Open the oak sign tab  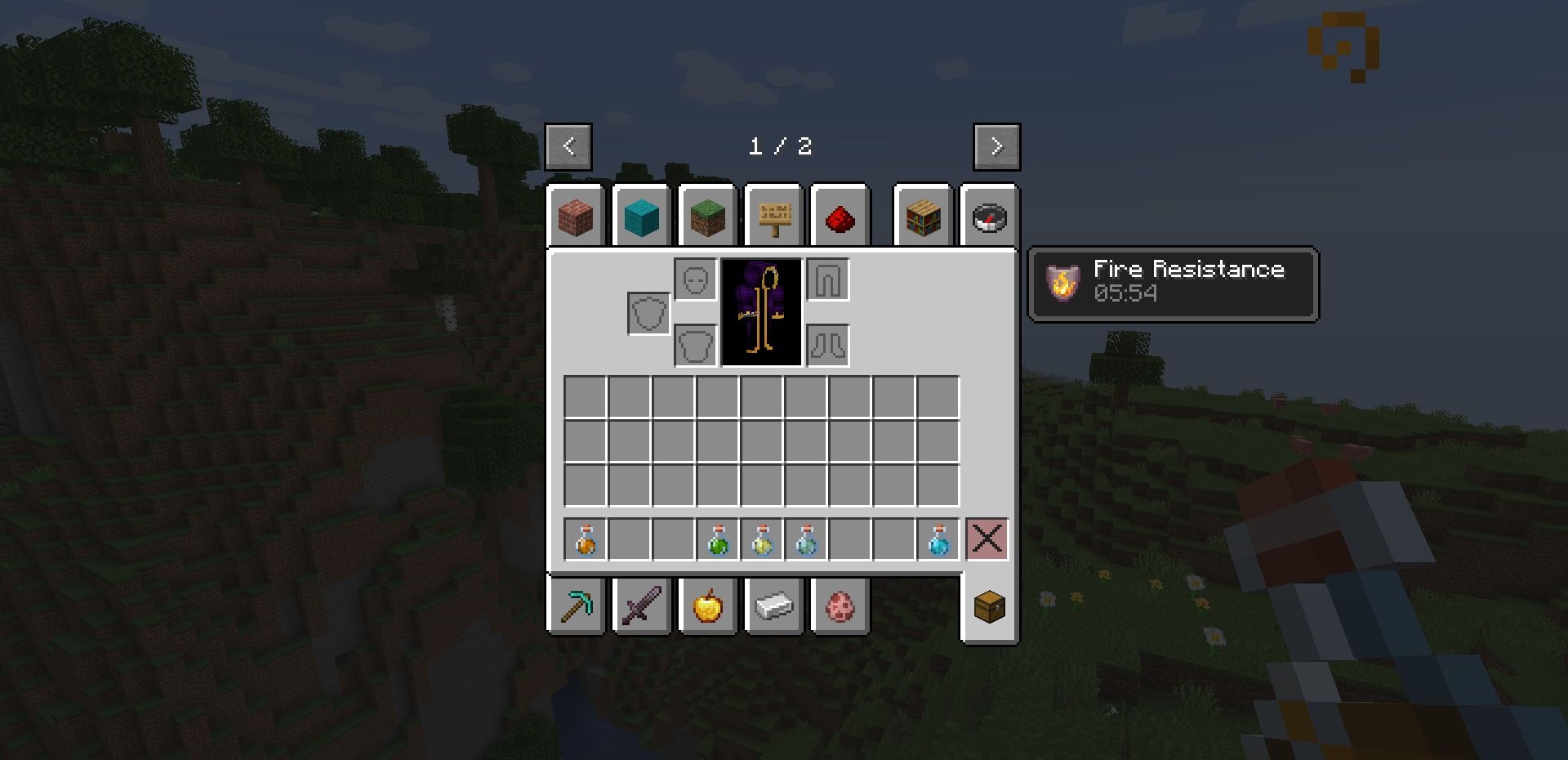774,217
